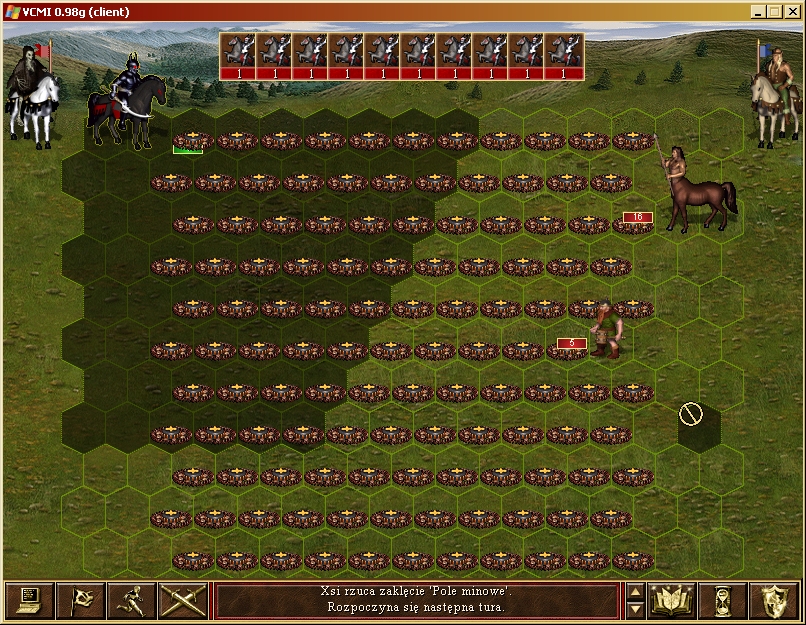Make the unit wait using the hourglass
Viewport: 806px width, 625px height.
point(723,600)
